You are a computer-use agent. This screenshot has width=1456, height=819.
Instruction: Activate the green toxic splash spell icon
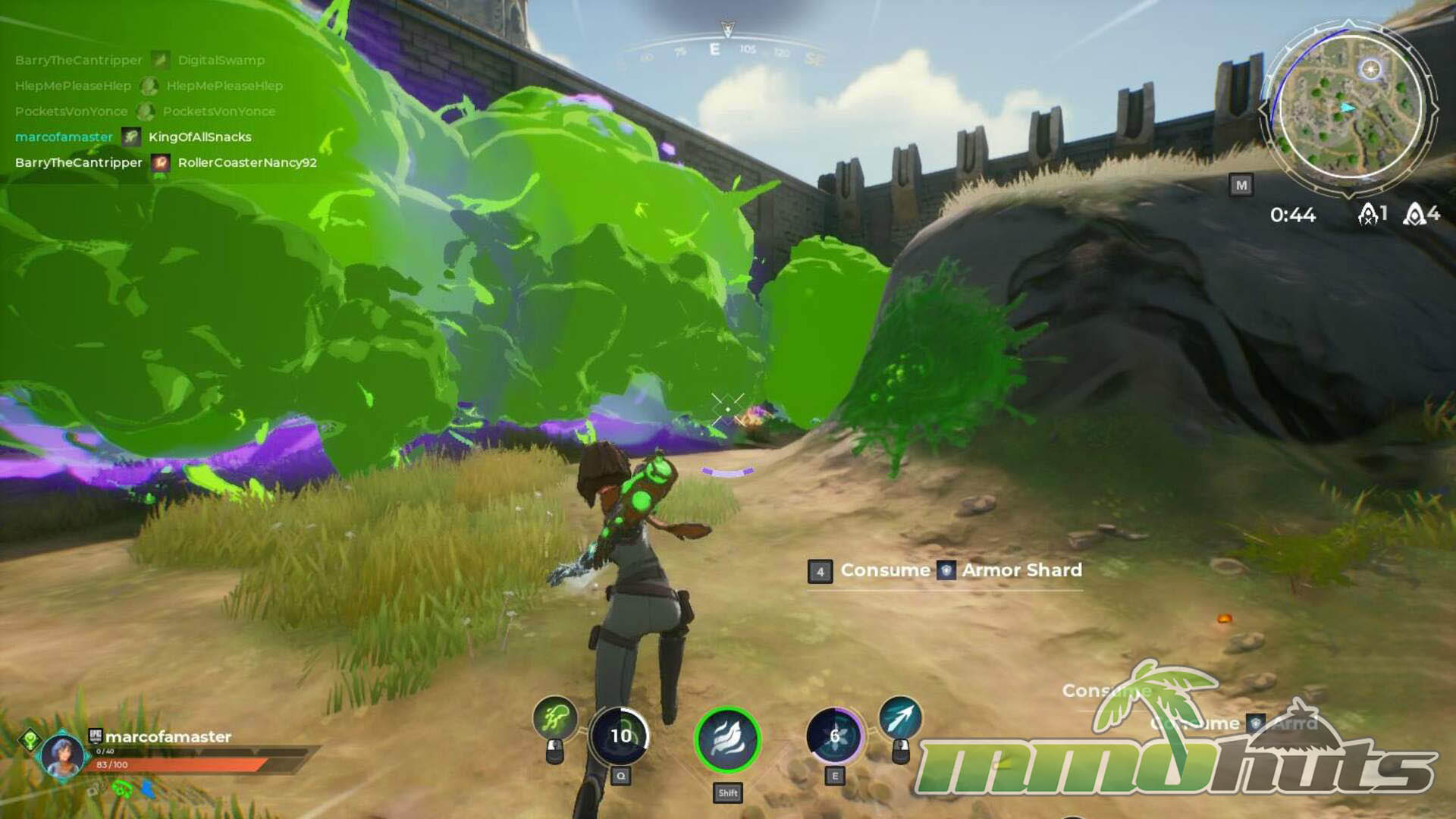(555, 717)
